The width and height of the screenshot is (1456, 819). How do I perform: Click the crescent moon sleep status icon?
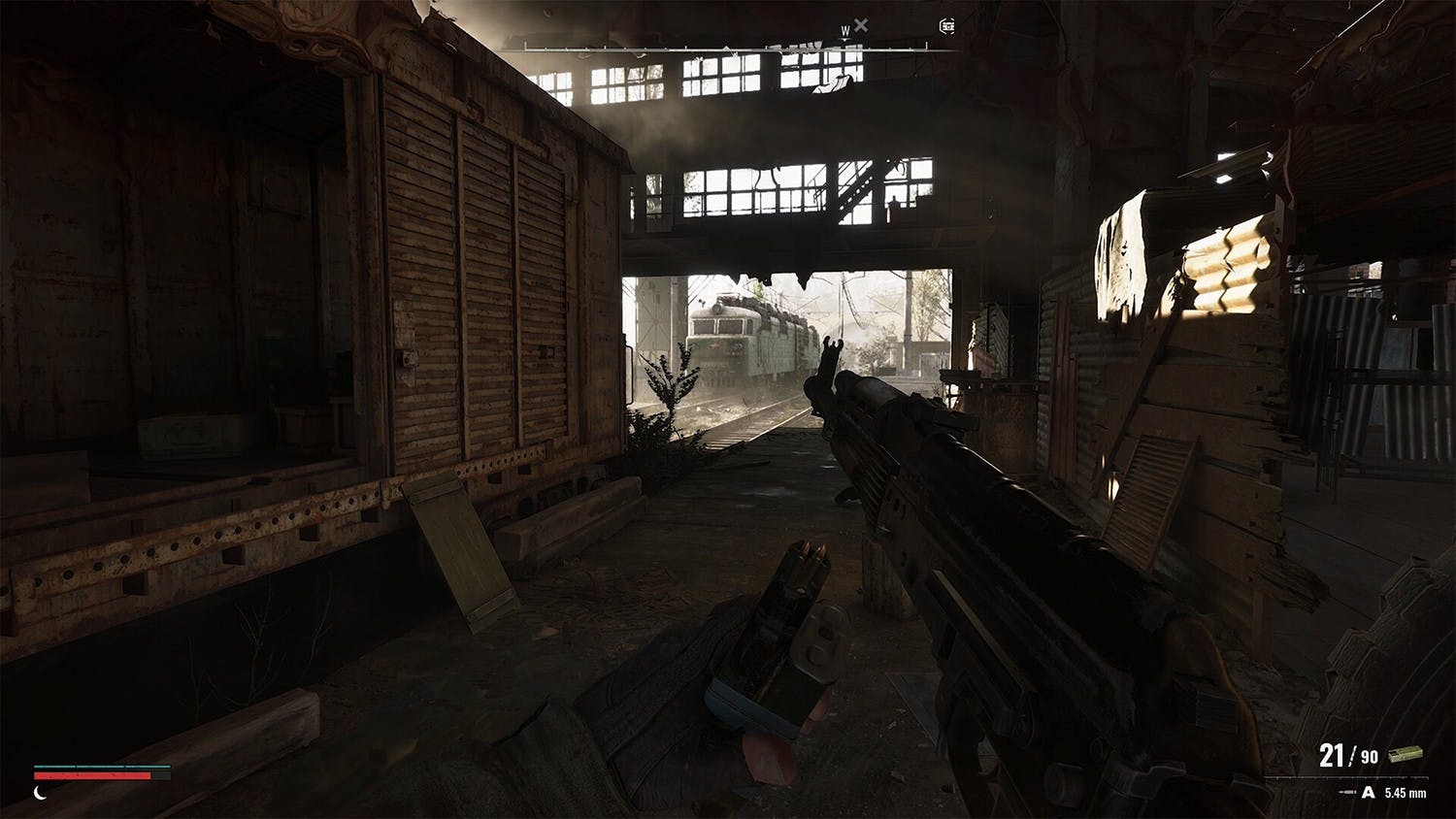pyautogui.click(x=41, y=792)
